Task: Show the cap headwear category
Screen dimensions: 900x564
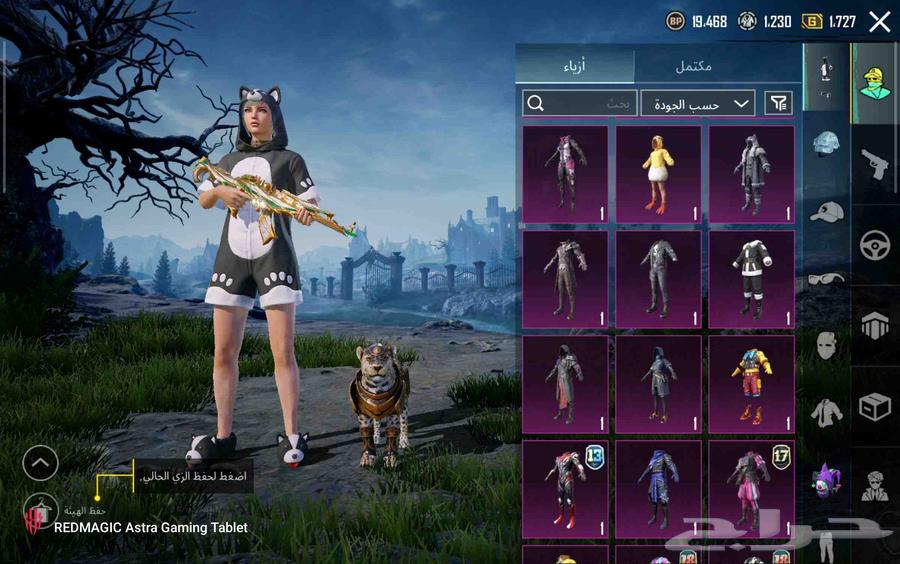Action: pos(826,211)
